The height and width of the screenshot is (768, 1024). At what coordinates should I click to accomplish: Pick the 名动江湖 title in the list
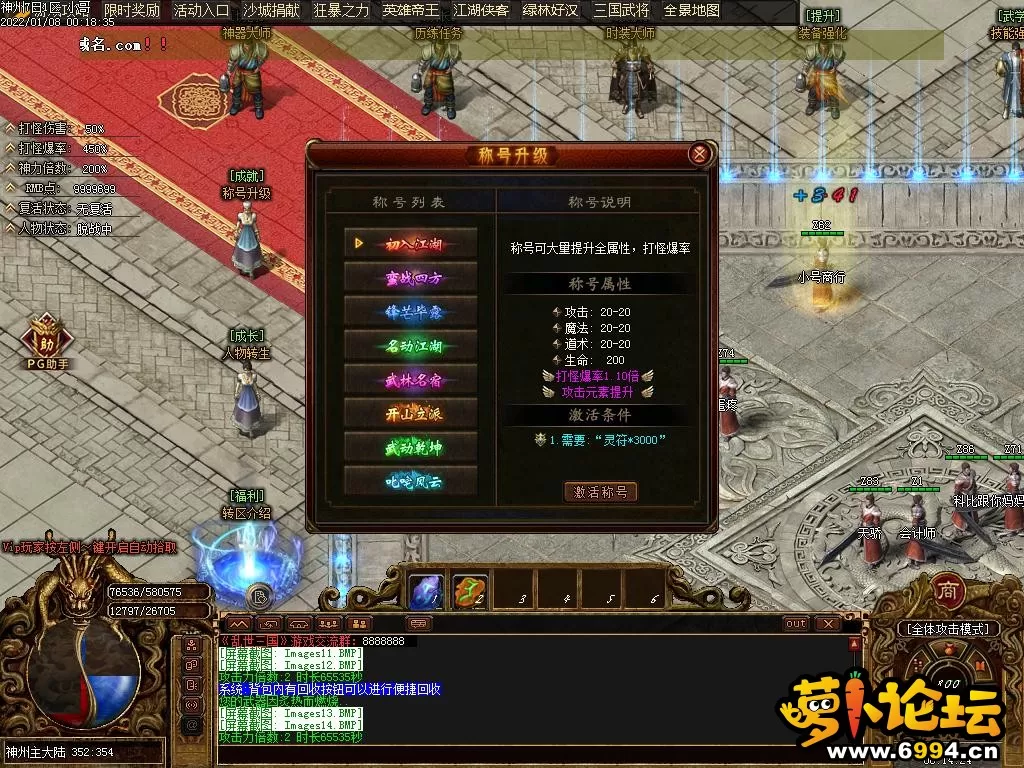click(x=411, y=346)
